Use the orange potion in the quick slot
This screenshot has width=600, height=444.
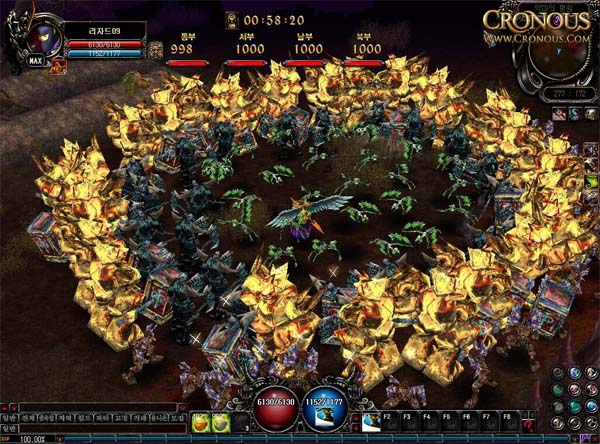click(x=202, y=422)
